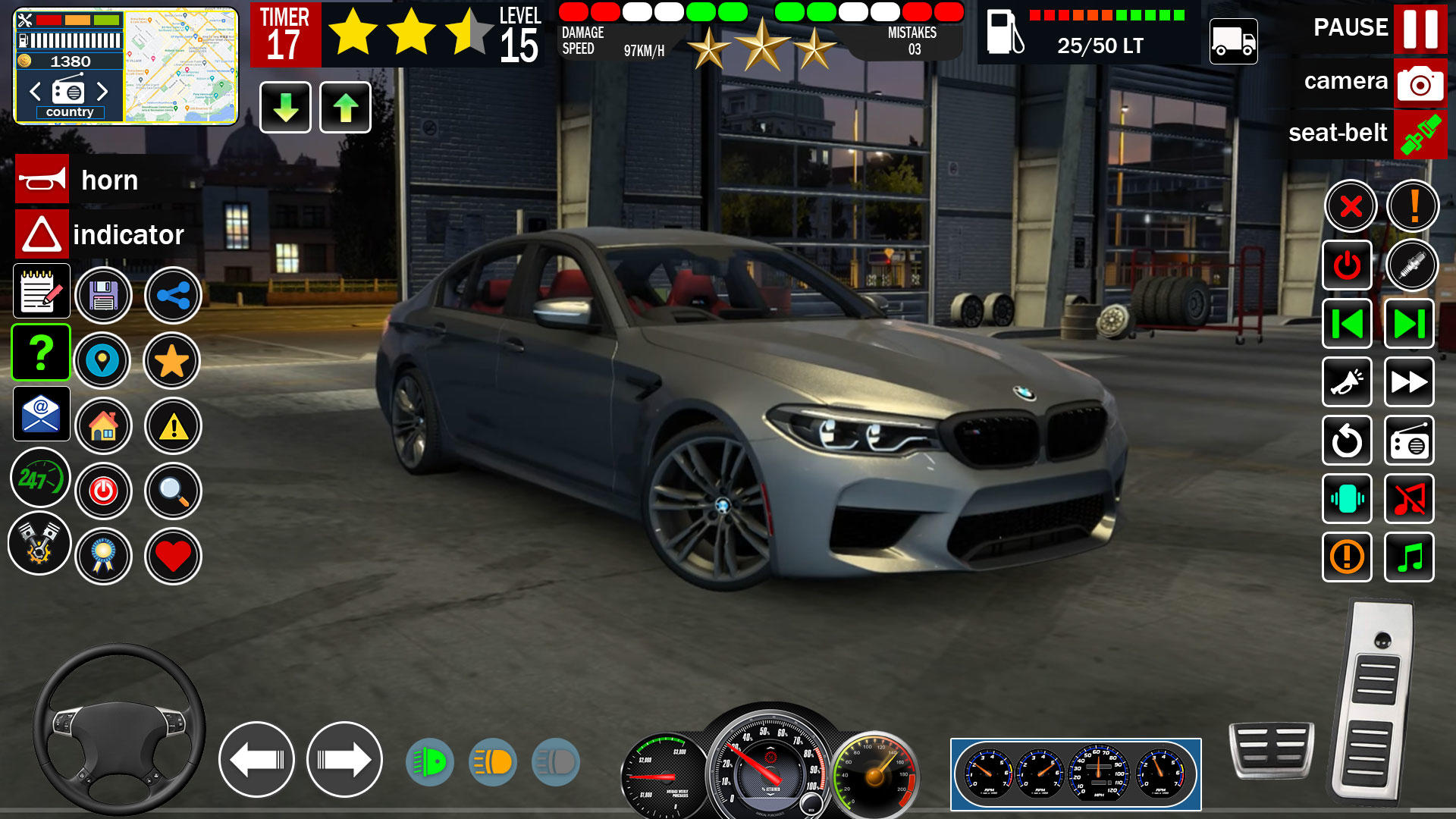Click the seat-belt button
This screenshot has height=819, width=1456.
[1420, 133]
